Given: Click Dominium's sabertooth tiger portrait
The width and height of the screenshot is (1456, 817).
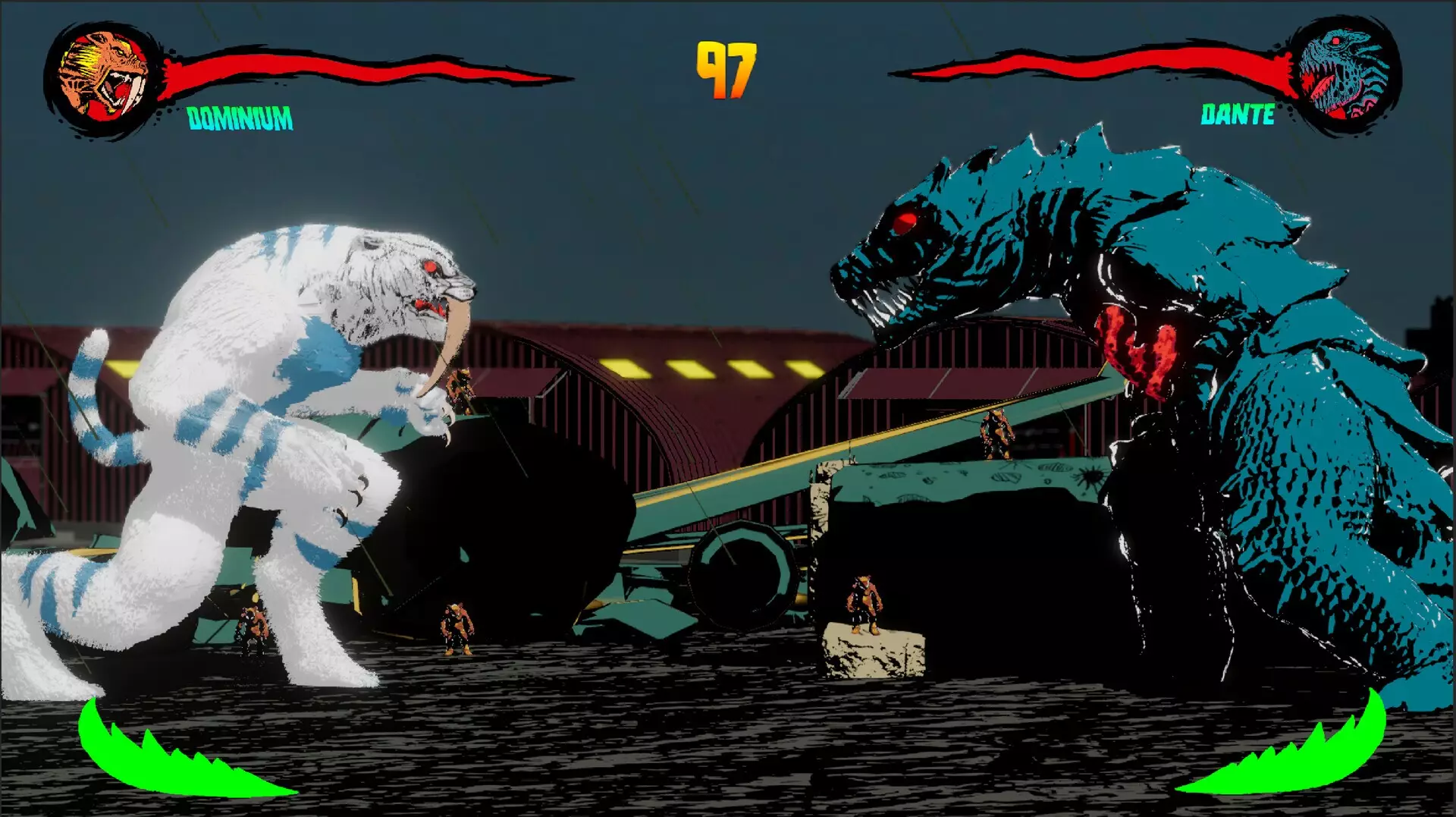Looking at the screenshot, I should [x=104, y=76].
